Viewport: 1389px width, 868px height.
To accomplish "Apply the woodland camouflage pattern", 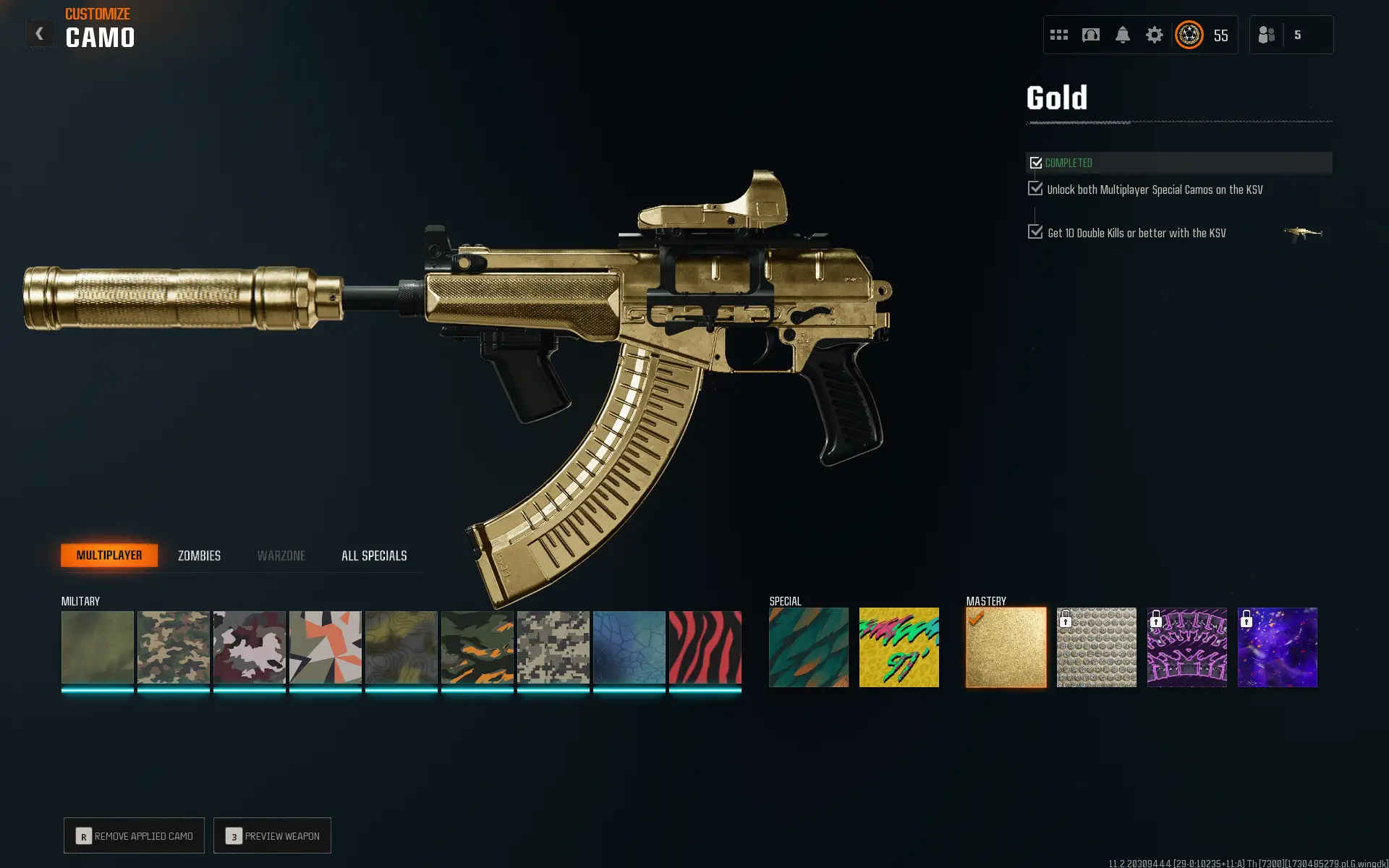I will [x=174, y=647].
